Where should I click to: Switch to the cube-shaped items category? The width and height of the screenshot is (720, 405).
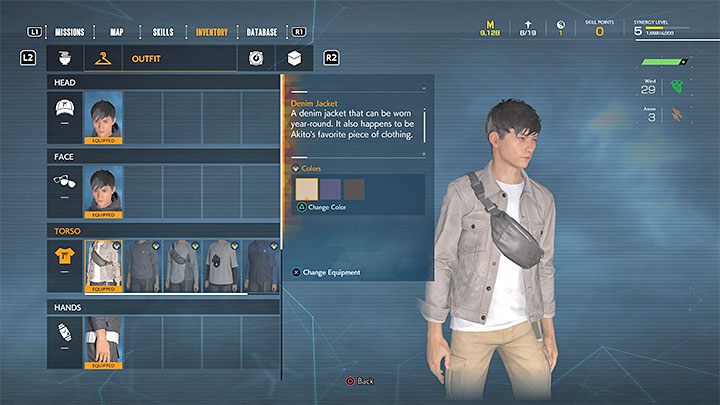pyautogui.click(x=294, y=59)
